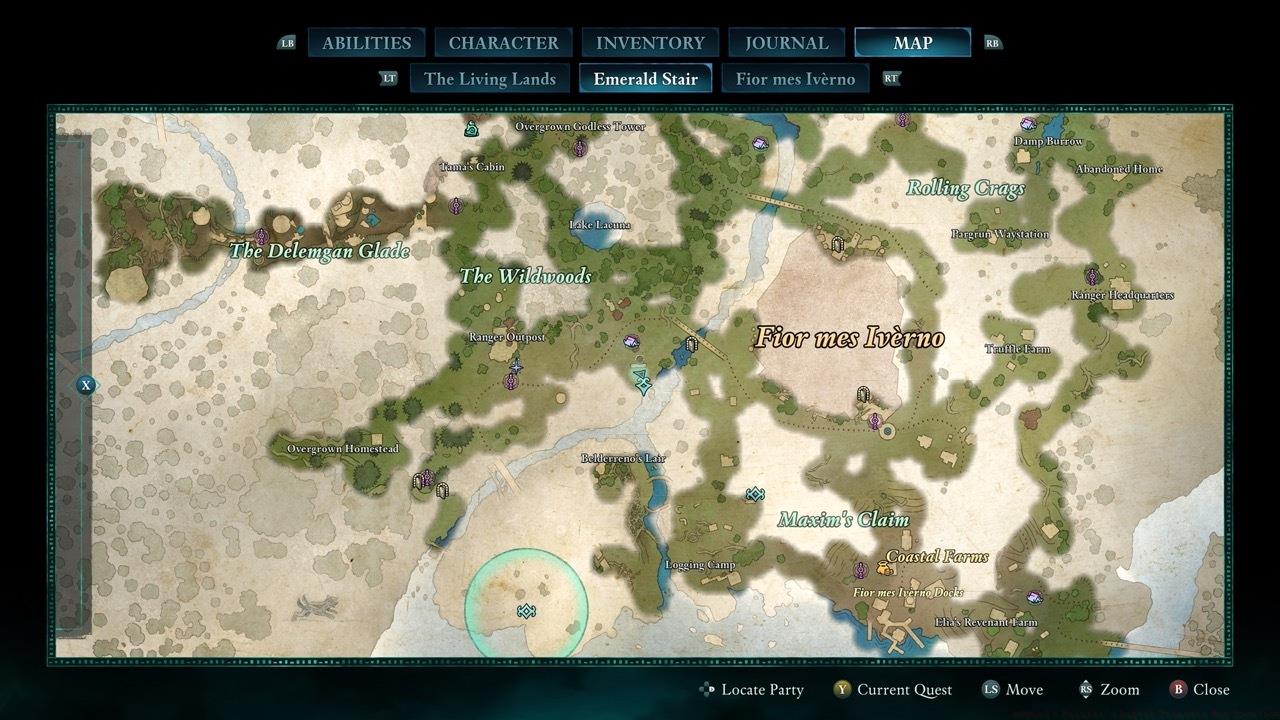Image resolution: width=1280 pixels, height=720 pixels.
Task: Click the satchel icon at Coastal Farms
Action: tap(884, 567)
